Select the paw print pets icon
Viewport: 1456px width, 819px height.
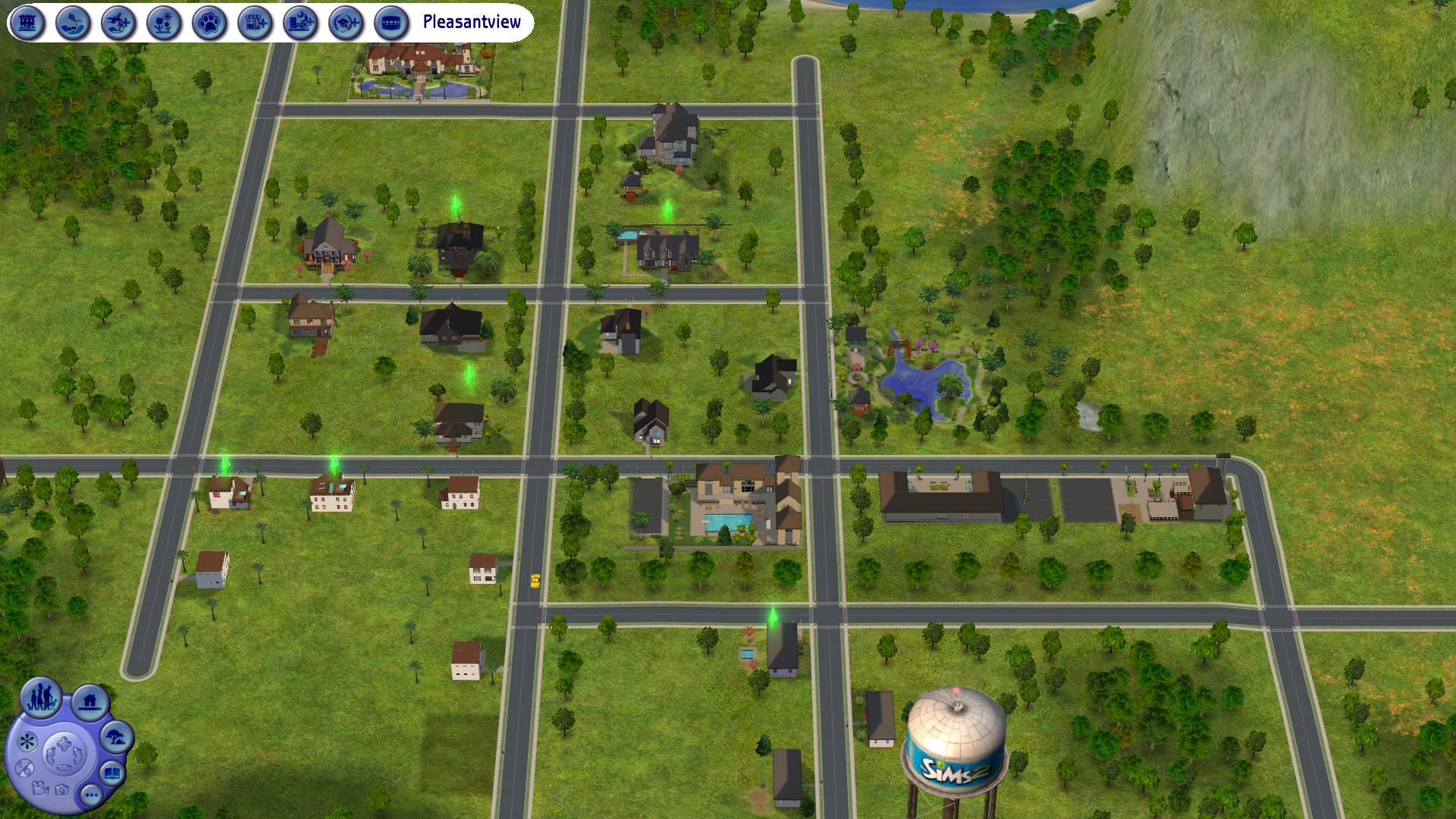(x=209, y=23)
